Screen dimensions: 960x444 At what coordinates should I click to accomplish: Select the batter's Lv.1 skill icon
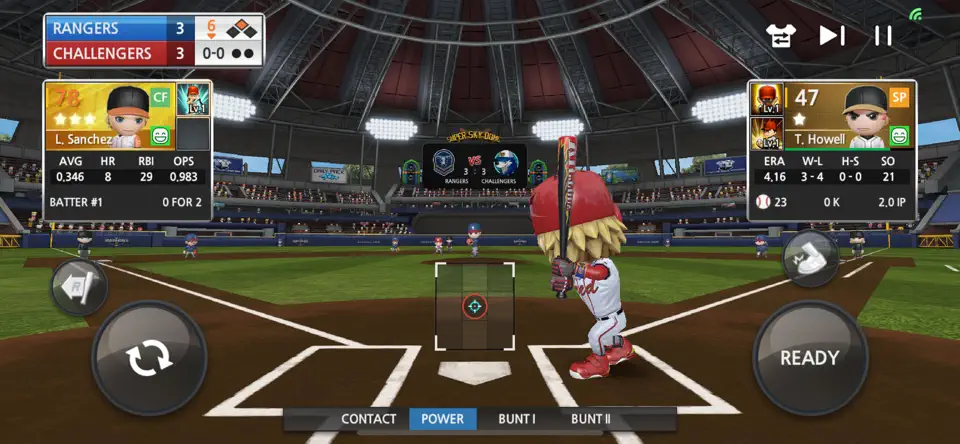[192, 100]
